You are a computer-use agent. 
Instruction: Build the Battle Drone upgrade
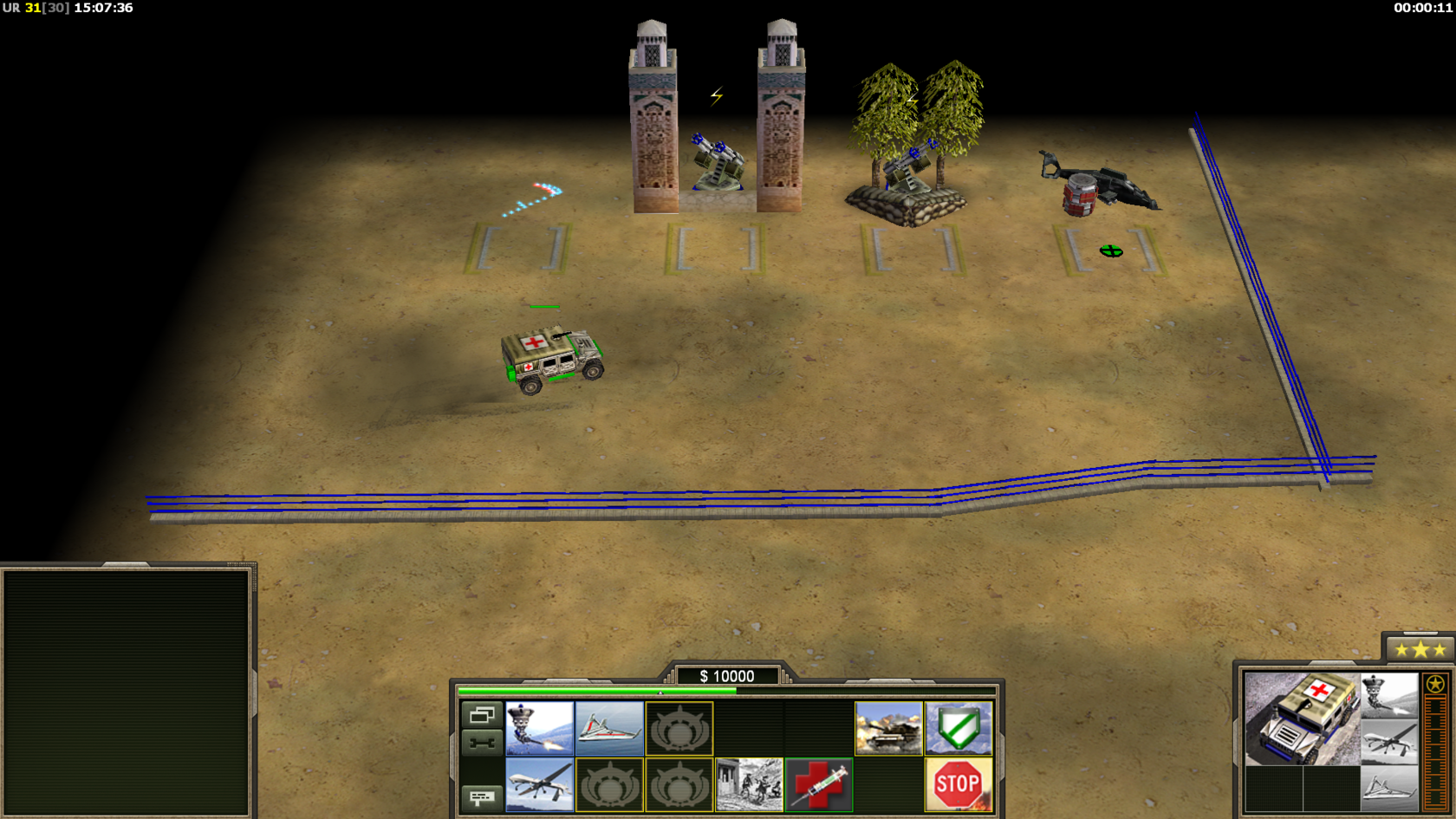539,728
